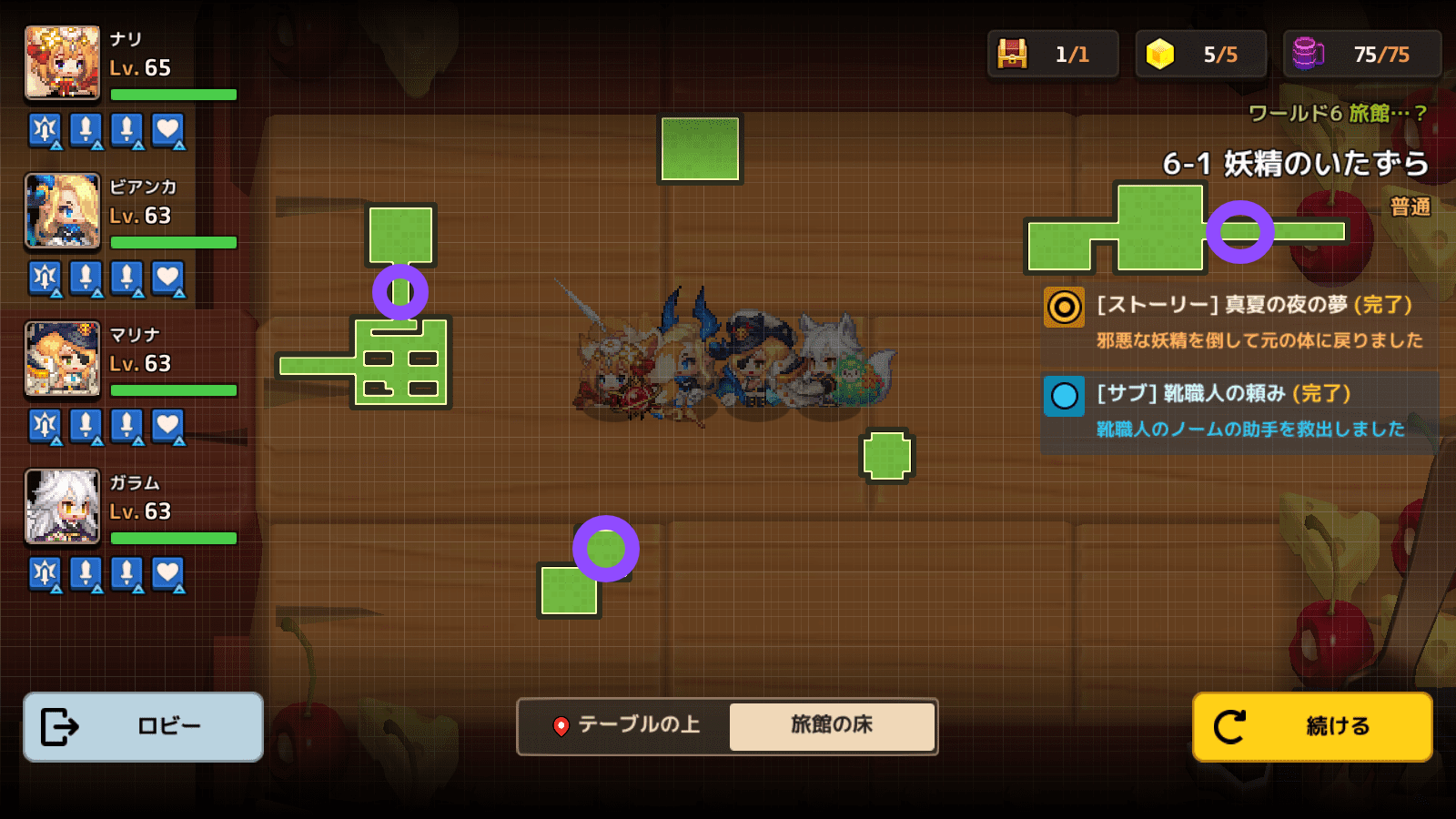1456x819 pixels.
Task: Switch to テーブルの上 map tab
Action: coord(626,725)
